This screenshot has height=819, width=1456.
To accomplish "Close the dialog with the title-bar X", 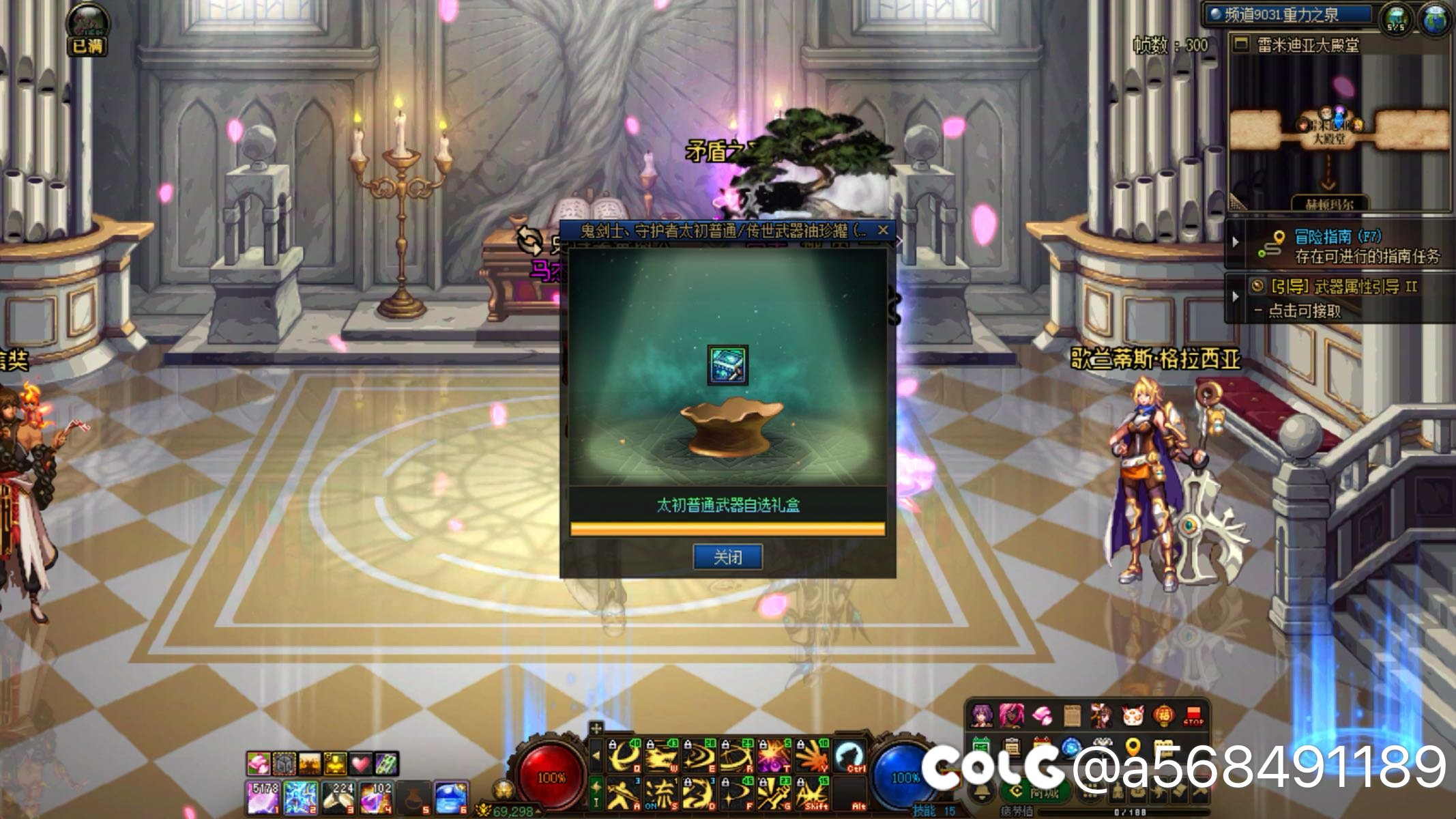I will coord(883,230).
